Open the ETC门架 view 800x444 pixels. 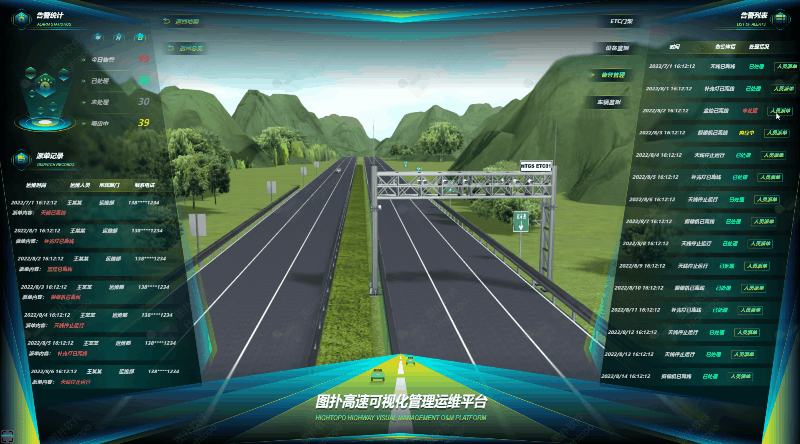tap(623, 20)
